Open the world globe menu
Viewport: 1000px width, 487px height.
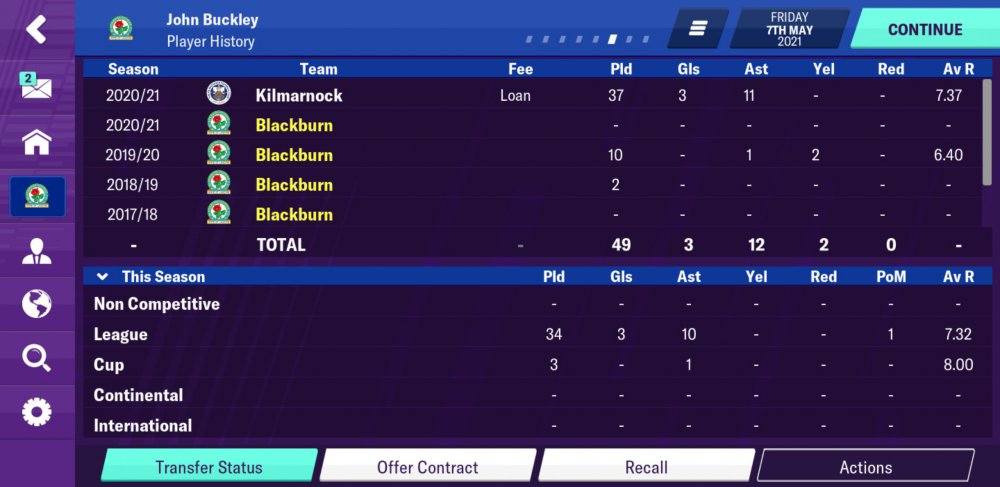pos(36,304)
